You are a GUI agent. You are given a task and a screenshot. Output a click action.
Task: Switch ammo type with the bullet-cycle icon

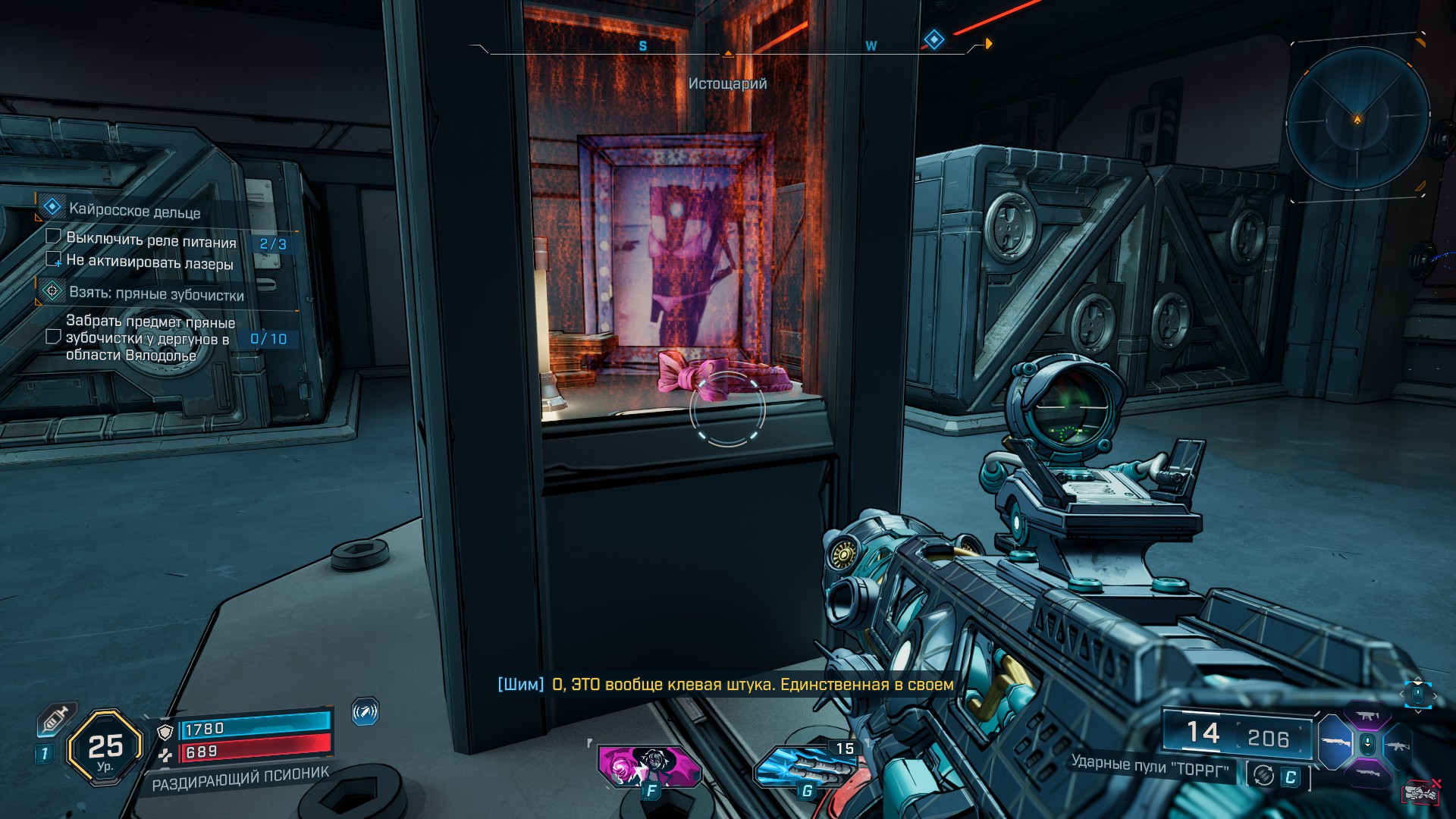[1263, 775]
